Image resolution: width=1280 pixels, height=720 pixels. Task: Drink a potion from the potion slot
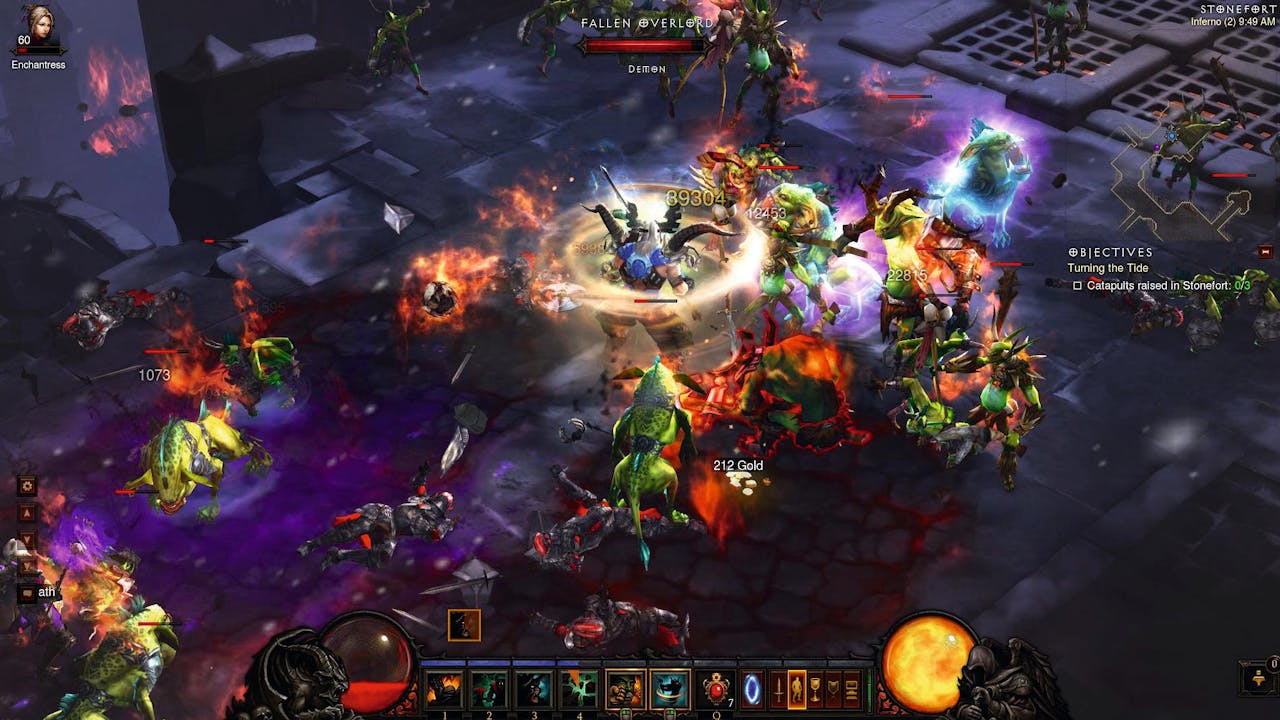tap(714, 687)
